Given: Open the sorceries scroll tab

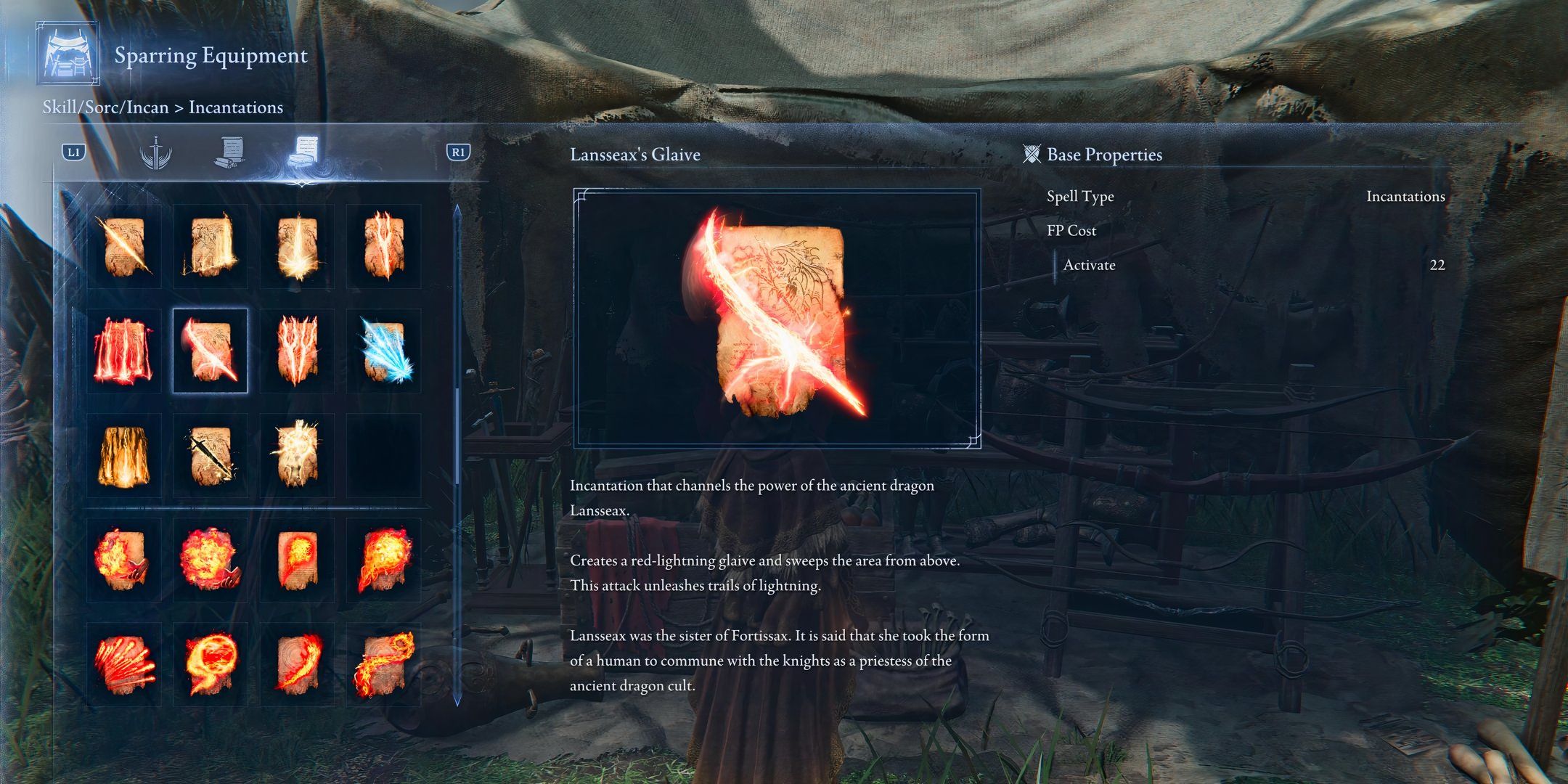Looking at the screenshot, I should pos(230,152).
